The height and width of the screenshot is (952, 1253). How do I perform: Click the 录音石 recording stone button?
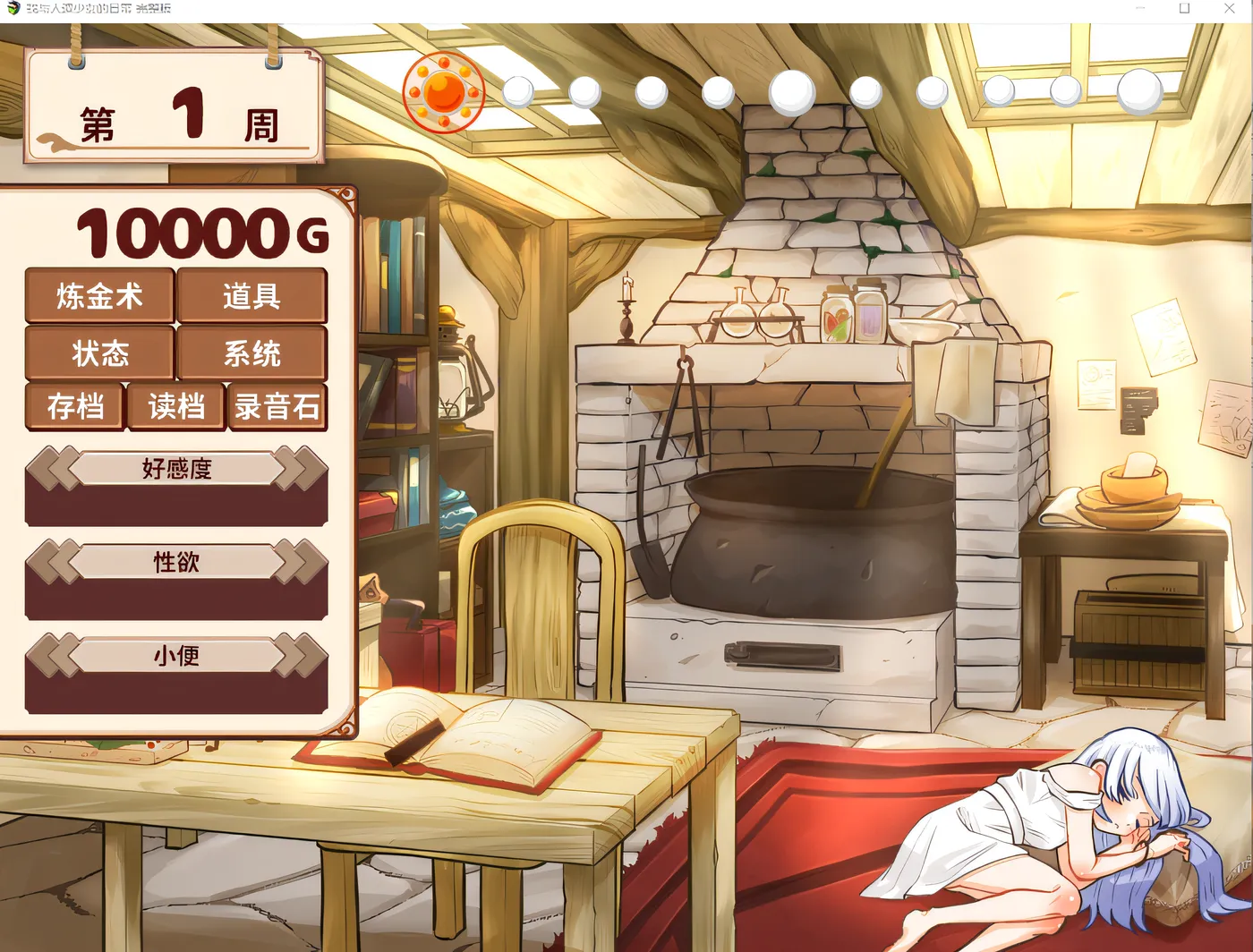click(x=278, y=407)
